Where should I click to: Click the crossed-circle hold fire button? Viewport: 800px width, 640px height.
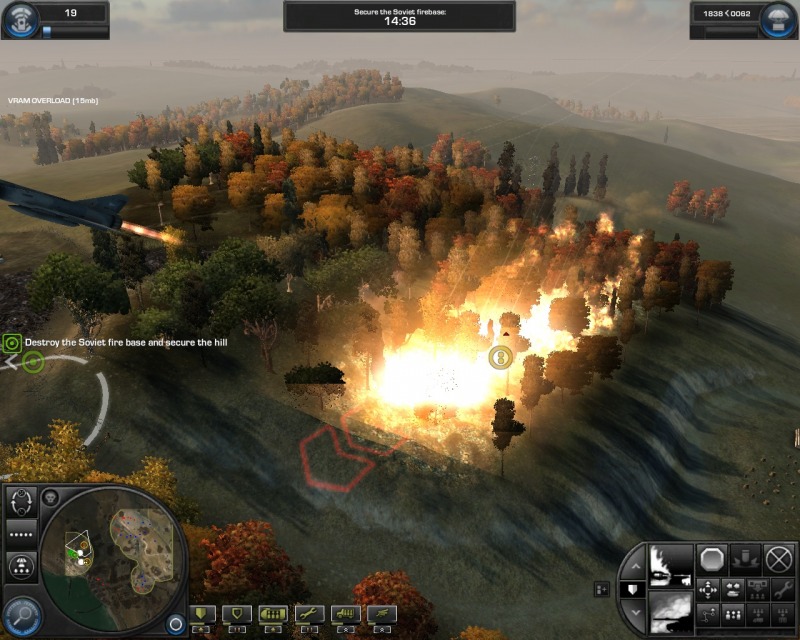coord(778,558)
